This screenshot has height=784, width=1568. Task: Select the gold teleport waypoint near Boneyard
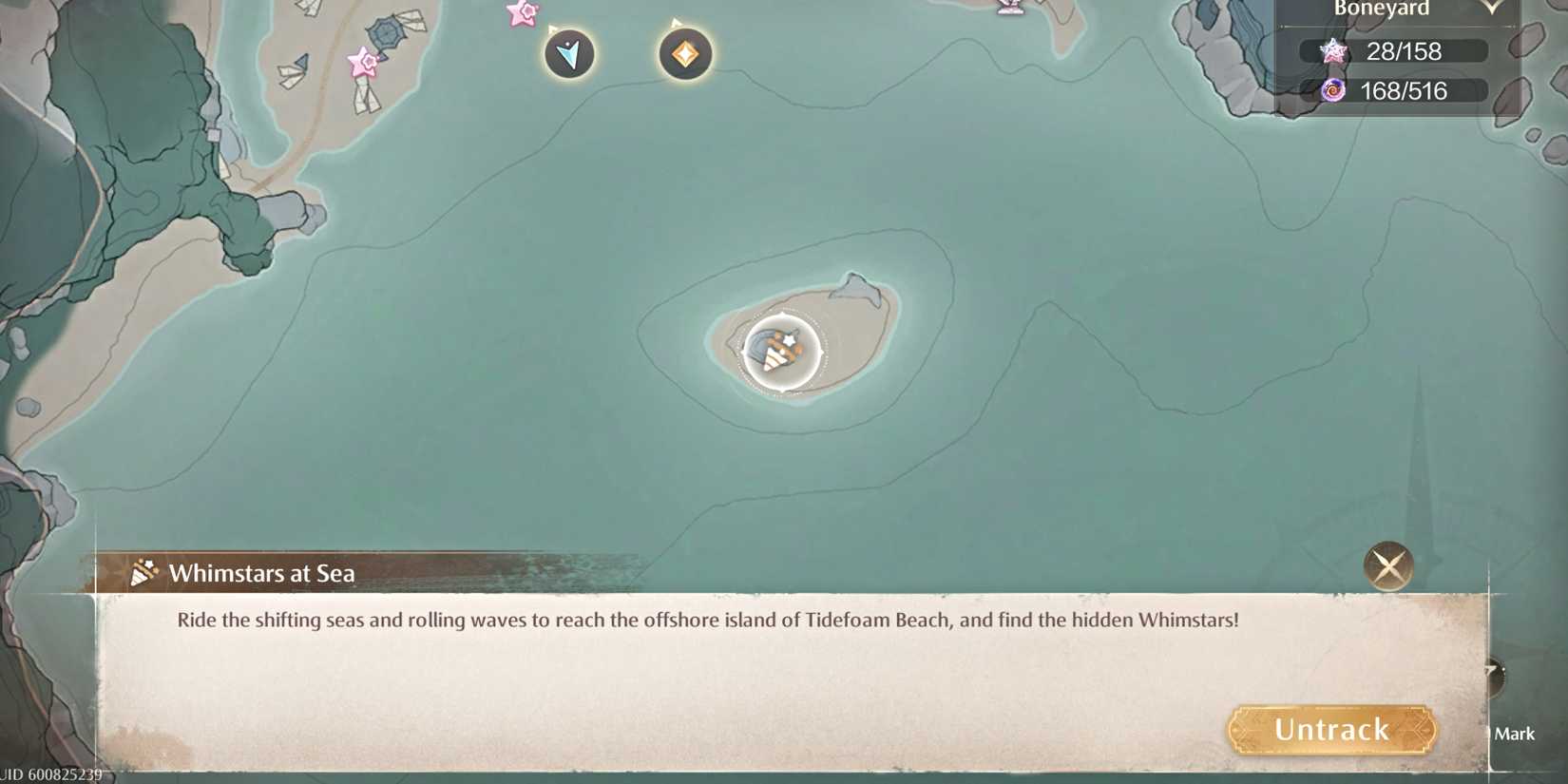tap(684, 55)
